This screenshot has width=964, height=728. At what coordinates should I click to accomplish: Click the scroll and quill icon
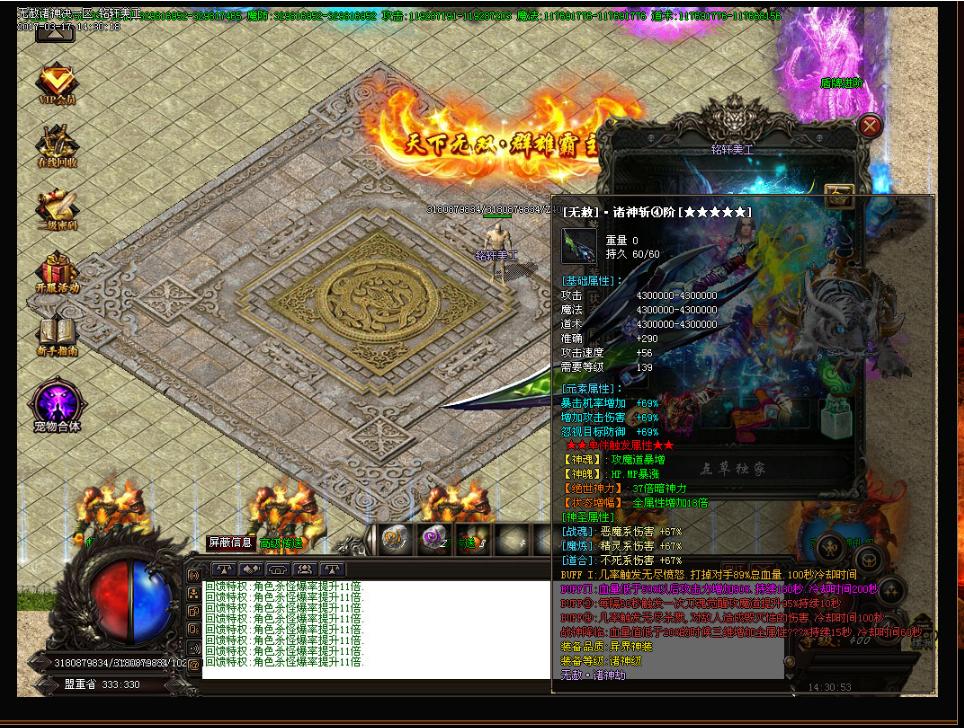click(57, 208)
